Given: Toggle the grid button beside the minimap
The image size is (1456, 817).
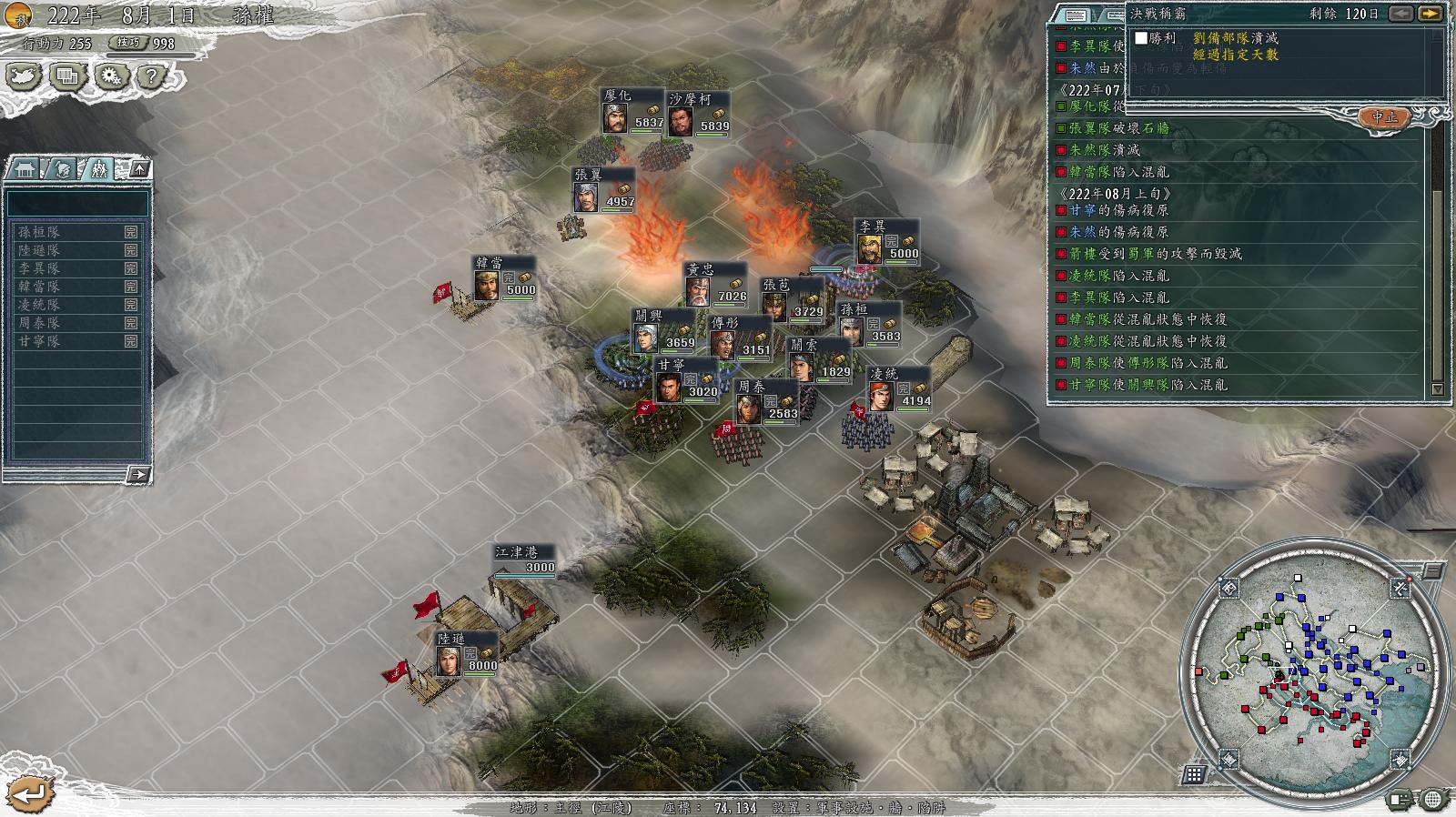Looking at the screenshot, I should tap(1193, 774).
